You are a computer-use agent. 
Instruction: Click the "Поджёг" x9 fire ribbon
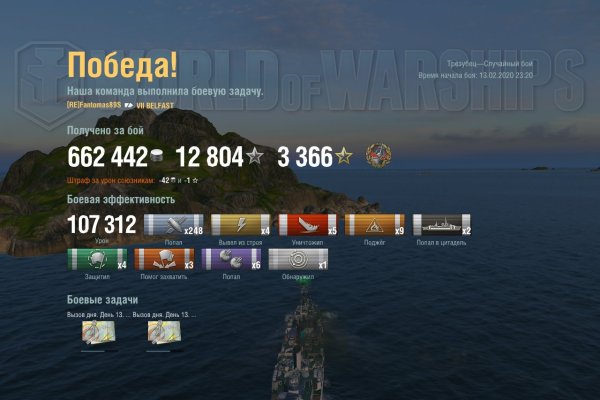pos(374,225)
